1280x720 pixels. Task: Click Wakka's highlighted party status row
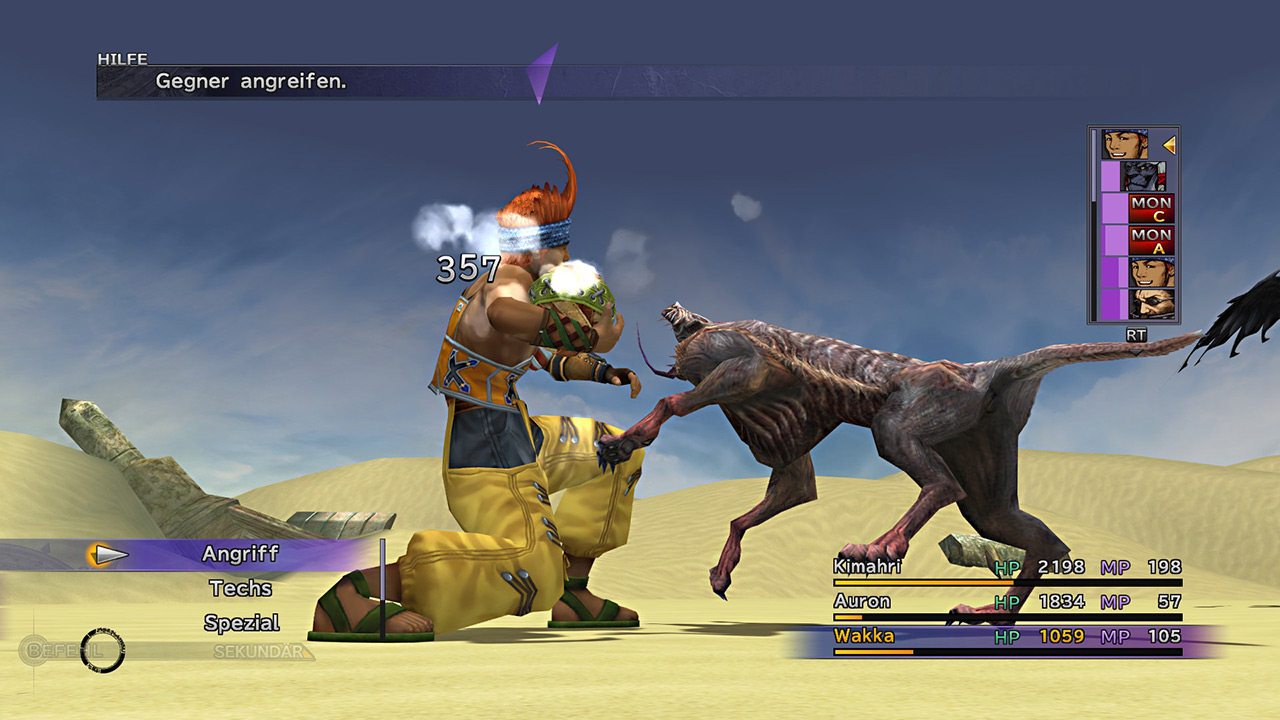point(1007,637)
